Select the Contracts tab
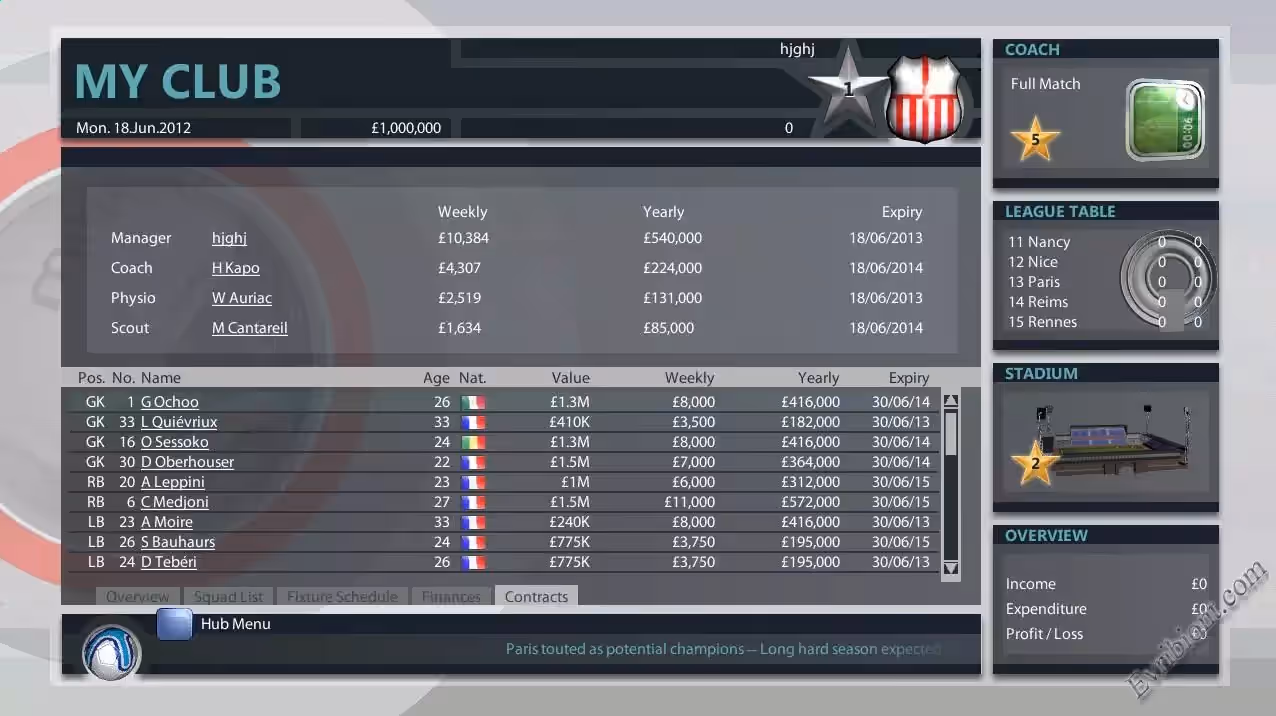The width and height of the screenshot is (1276, 716). coord(536,597)
